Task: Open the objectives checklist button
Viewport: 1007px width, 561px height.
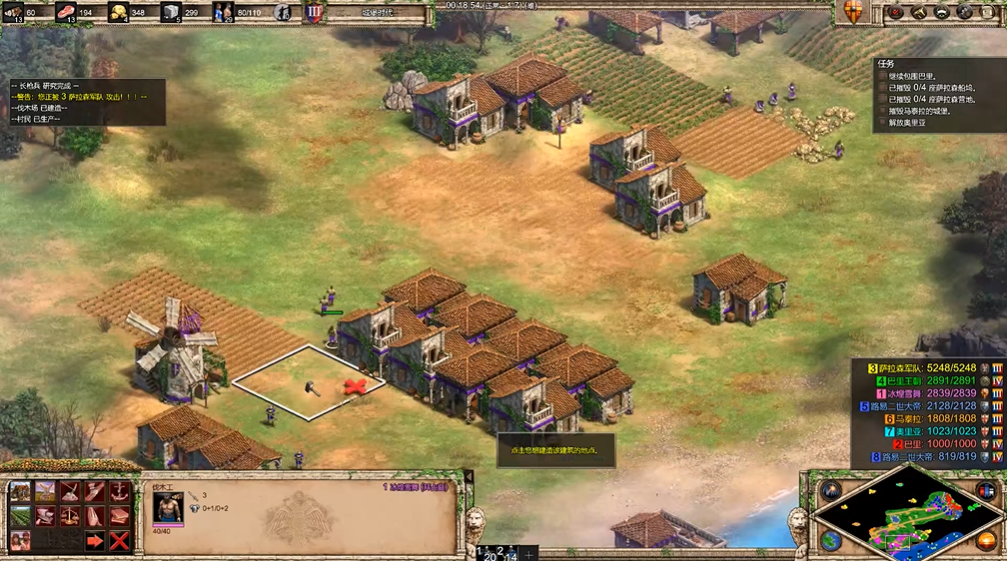Action: point(895,12)
